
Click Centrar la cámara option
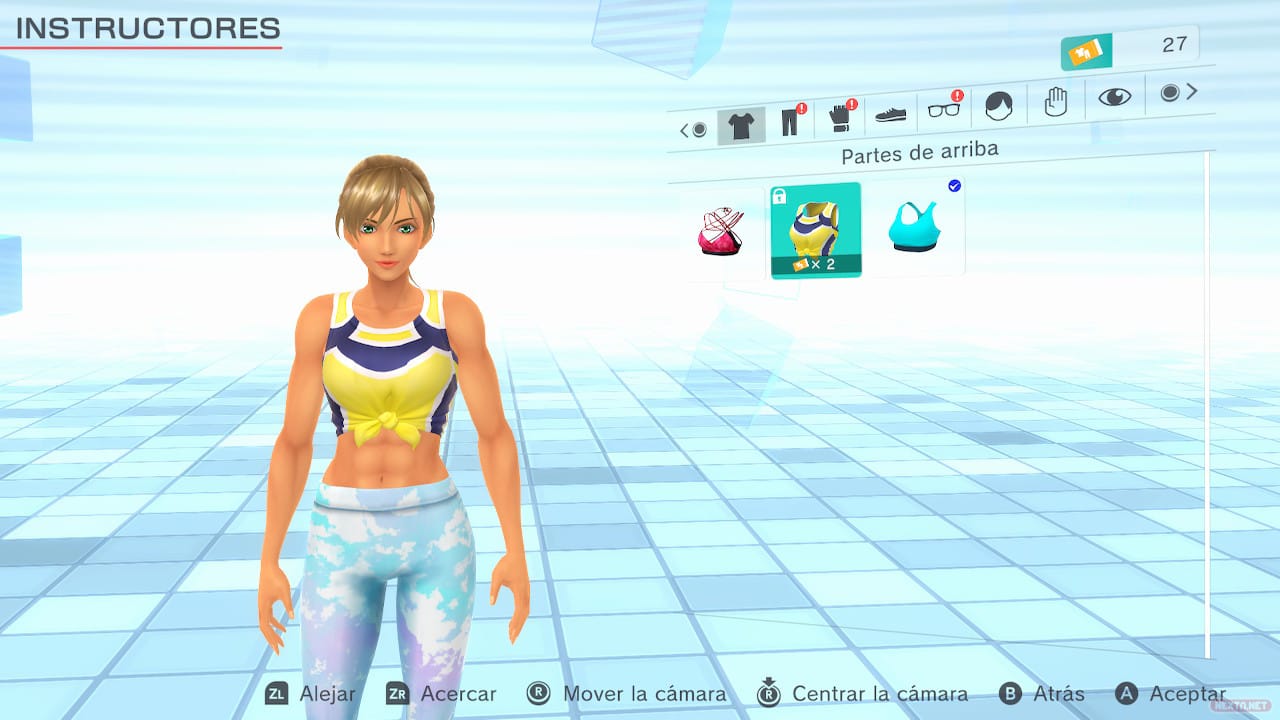[x=880, y=693]
